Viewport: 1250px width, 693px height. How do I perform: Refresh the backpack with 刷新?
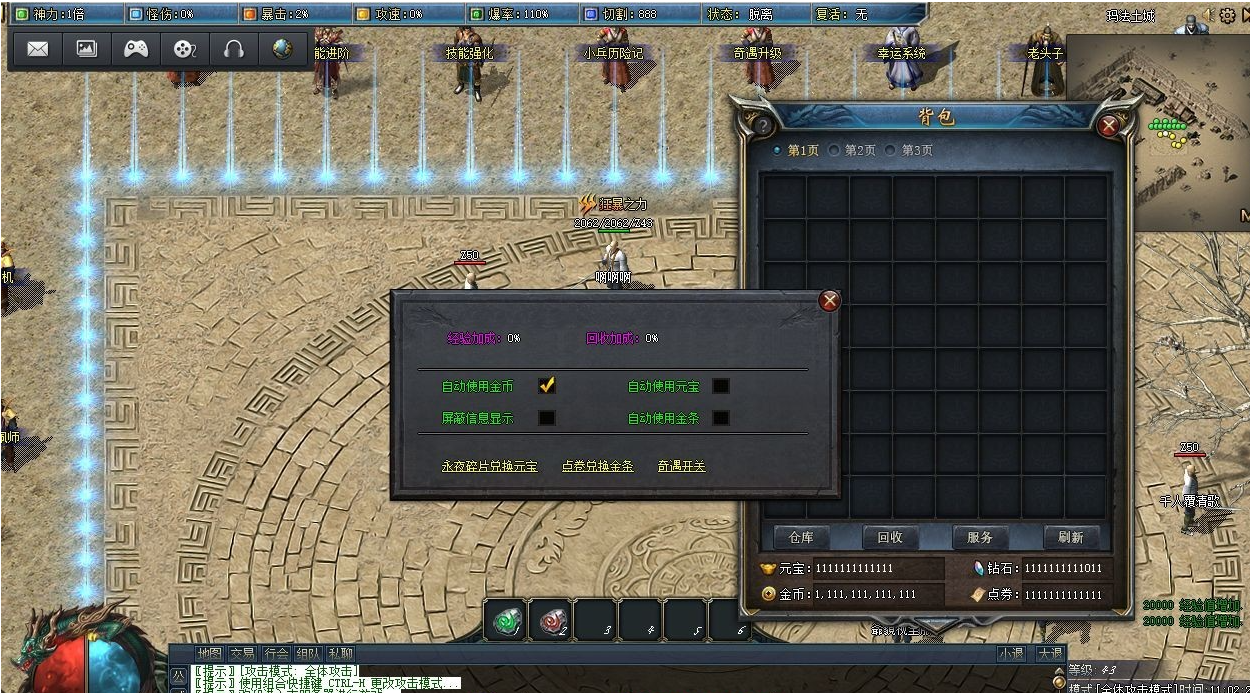tap(1070, 537)
